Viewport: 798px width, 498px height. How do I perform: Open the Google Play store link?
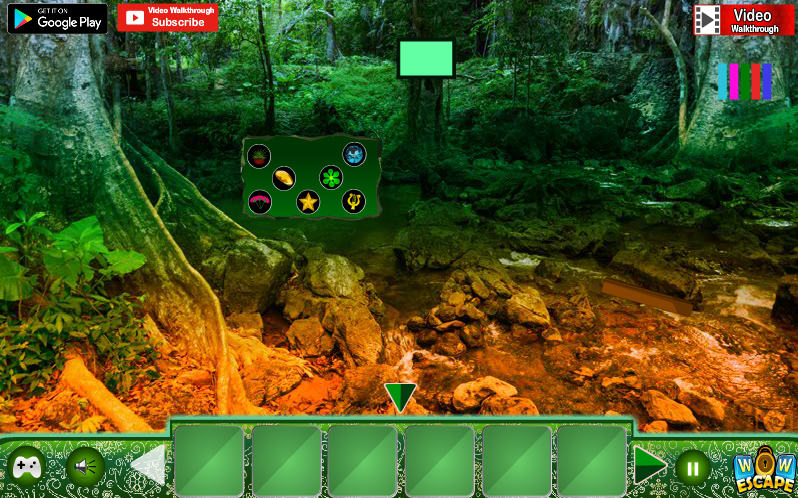point(57,18)
